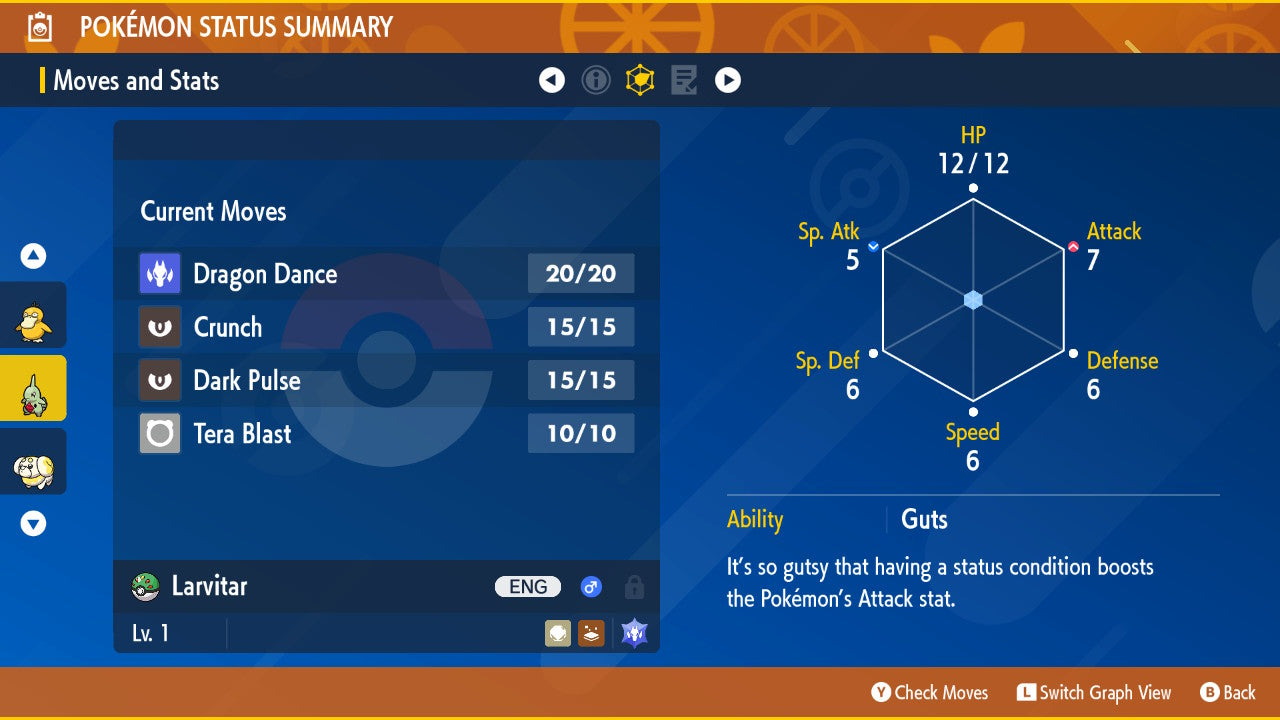Open the Moves and Stats hexagon tab
The height and width of the screenshot is (720, 1280).
640,80
